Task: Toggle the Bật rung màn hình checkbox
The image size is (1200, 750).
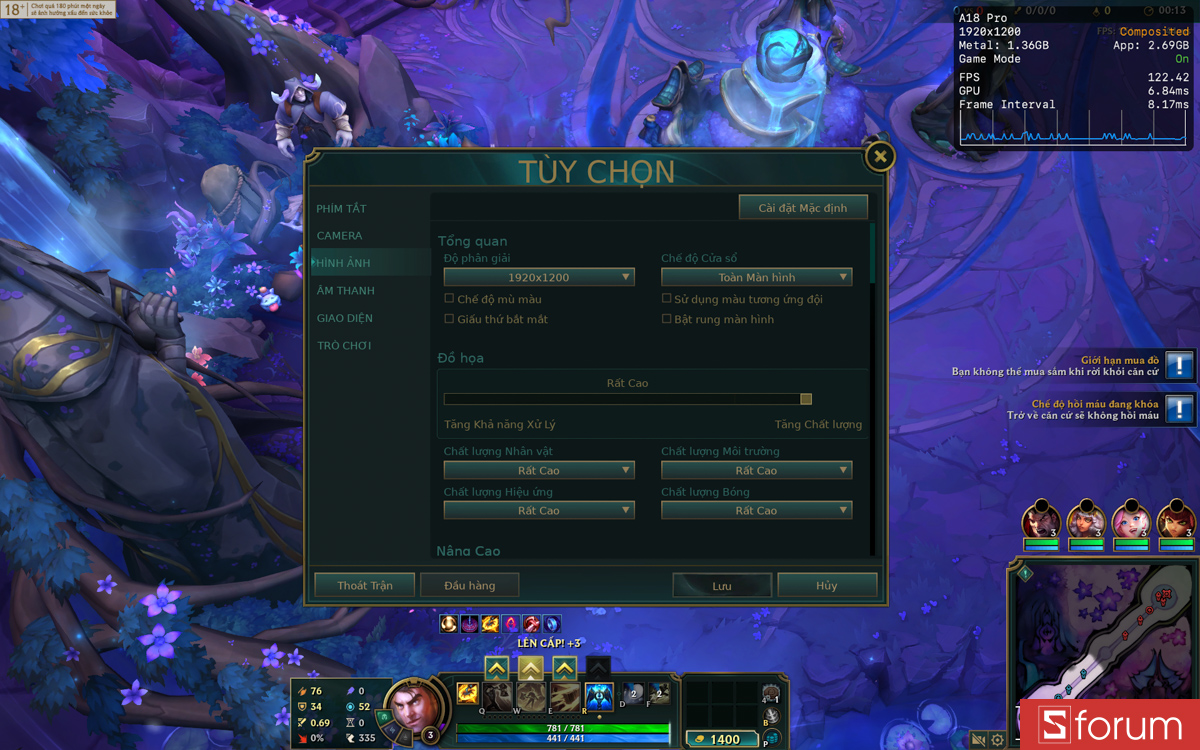Action: 667,319
